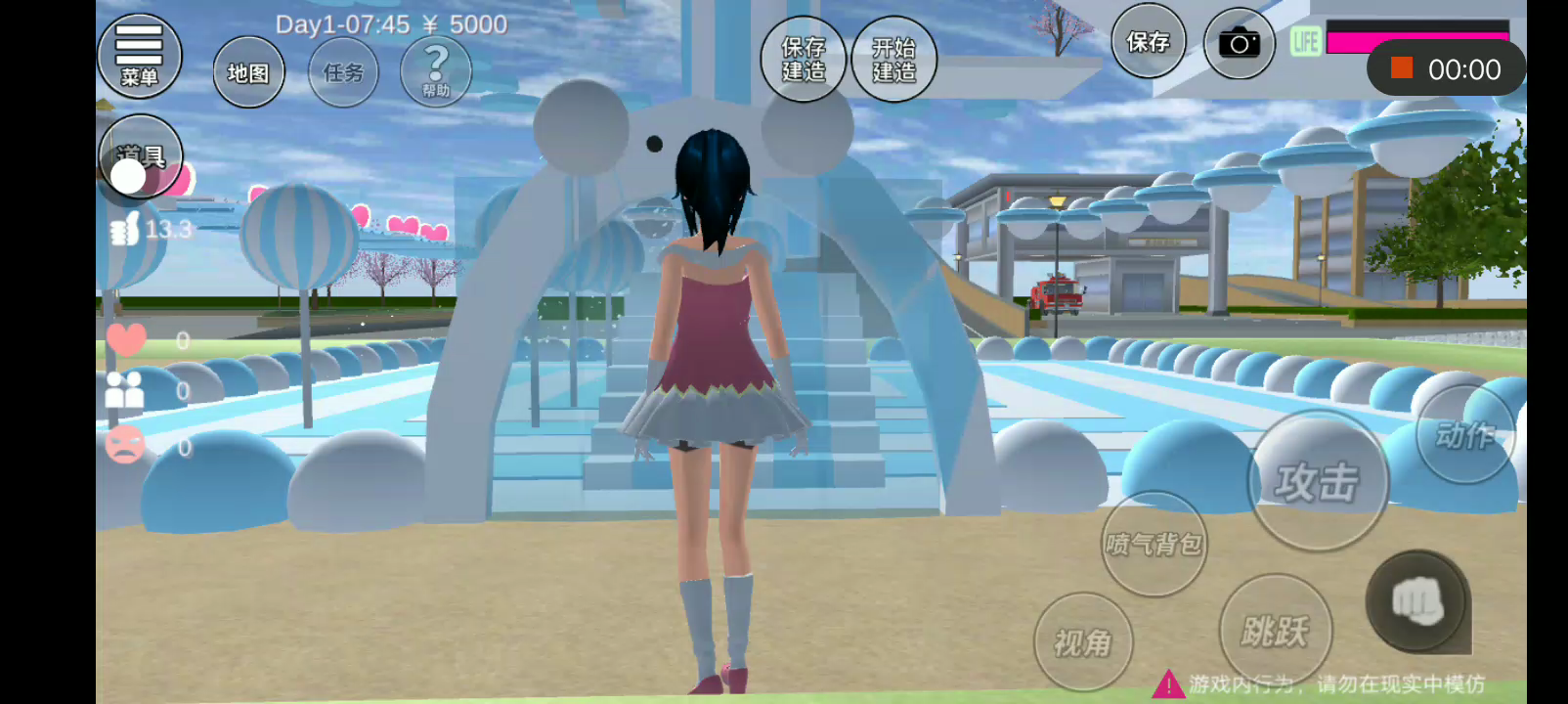Tap the fist punch icon

[1417, 600]
